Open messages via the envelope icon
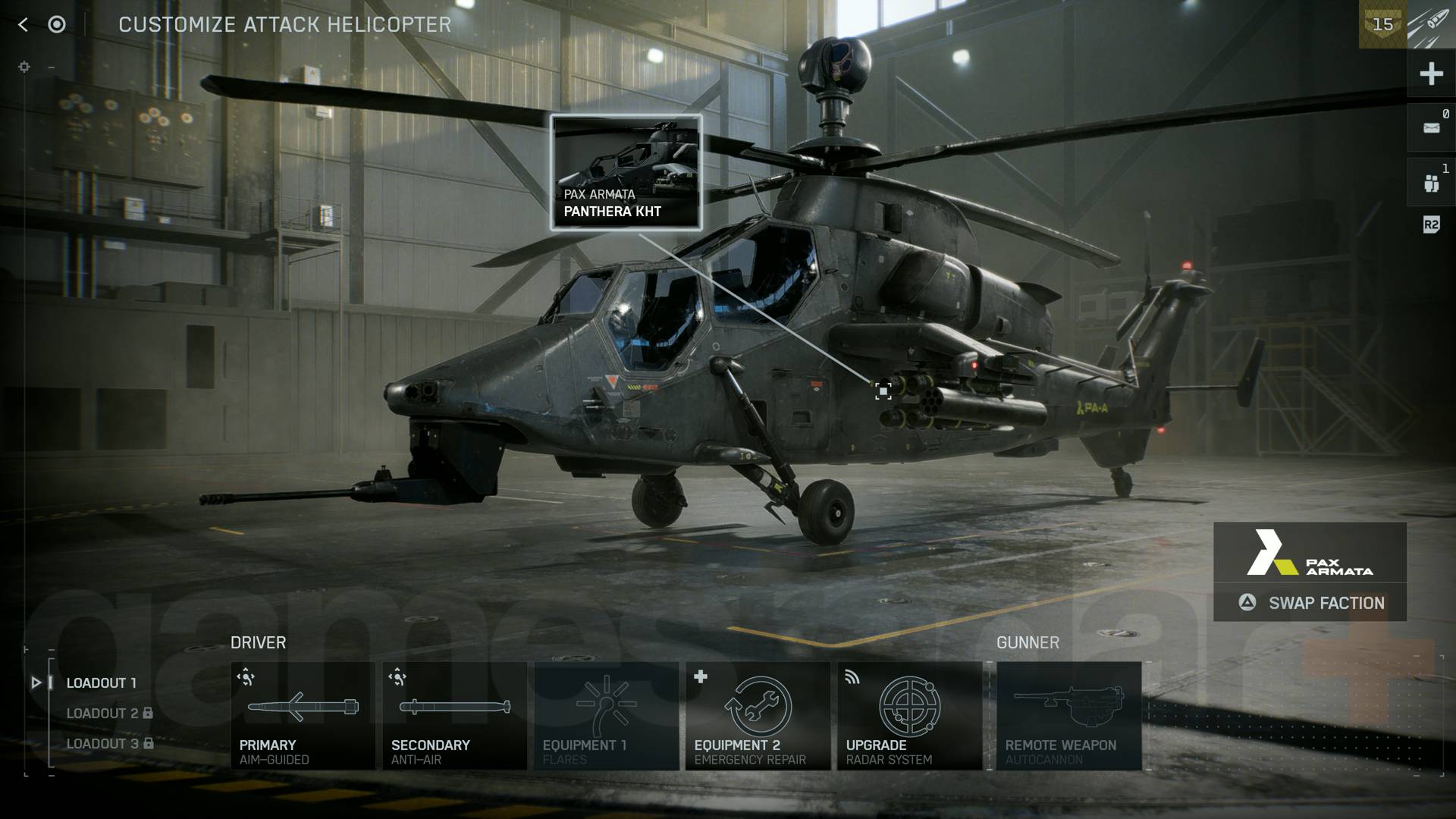This screenshot has width=1456, height=819. tap(1430, 127)
